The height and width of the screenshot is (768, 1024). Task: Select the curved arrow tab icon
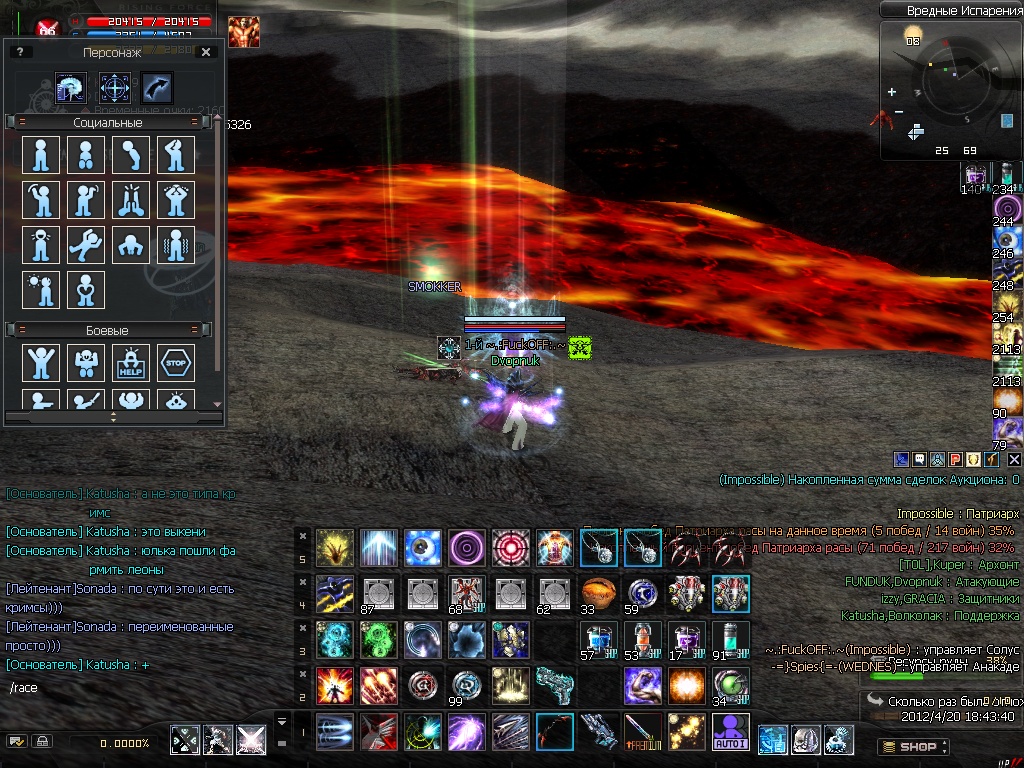point(157,88)
